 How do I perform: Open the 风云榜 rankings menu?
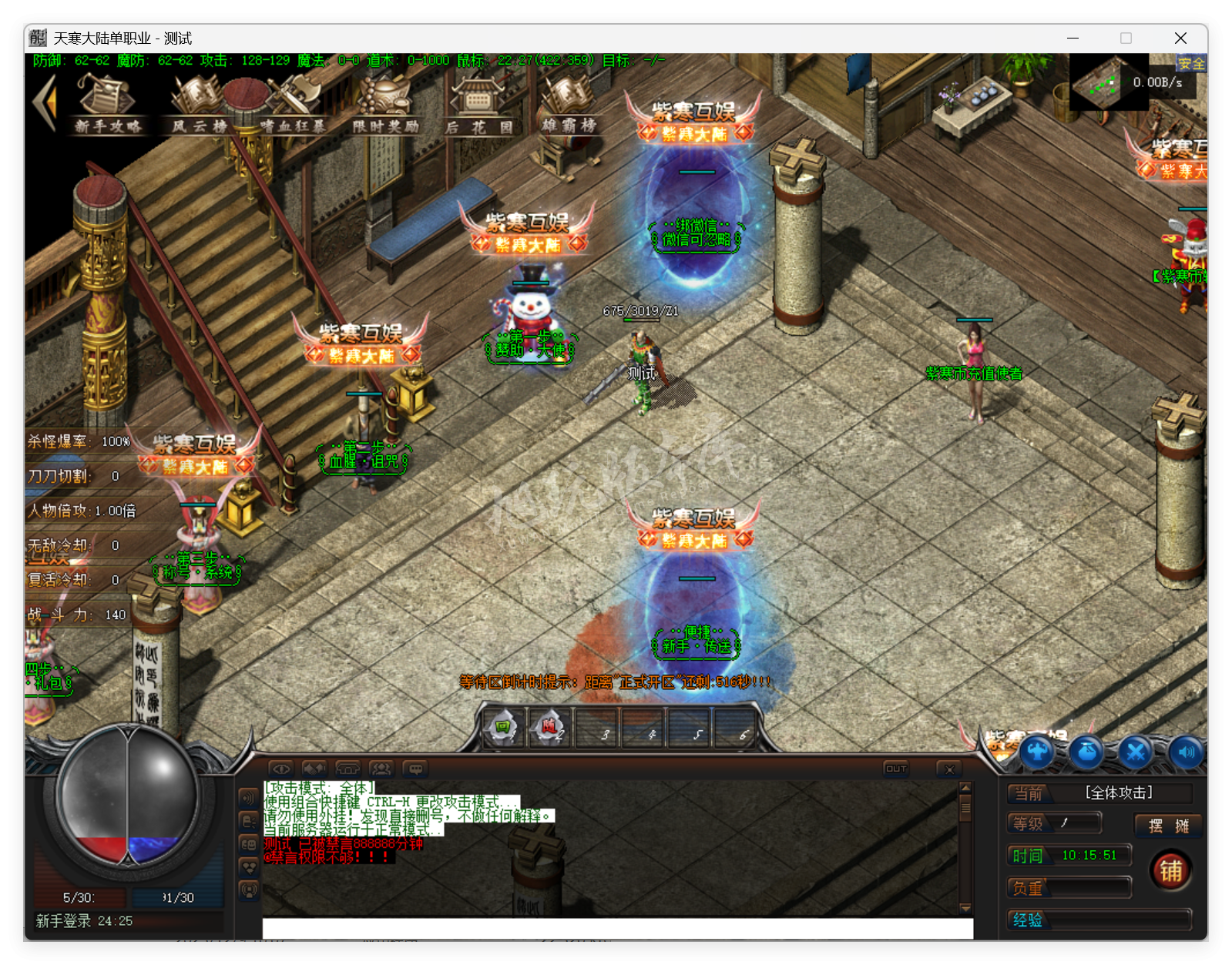[199, 104]
